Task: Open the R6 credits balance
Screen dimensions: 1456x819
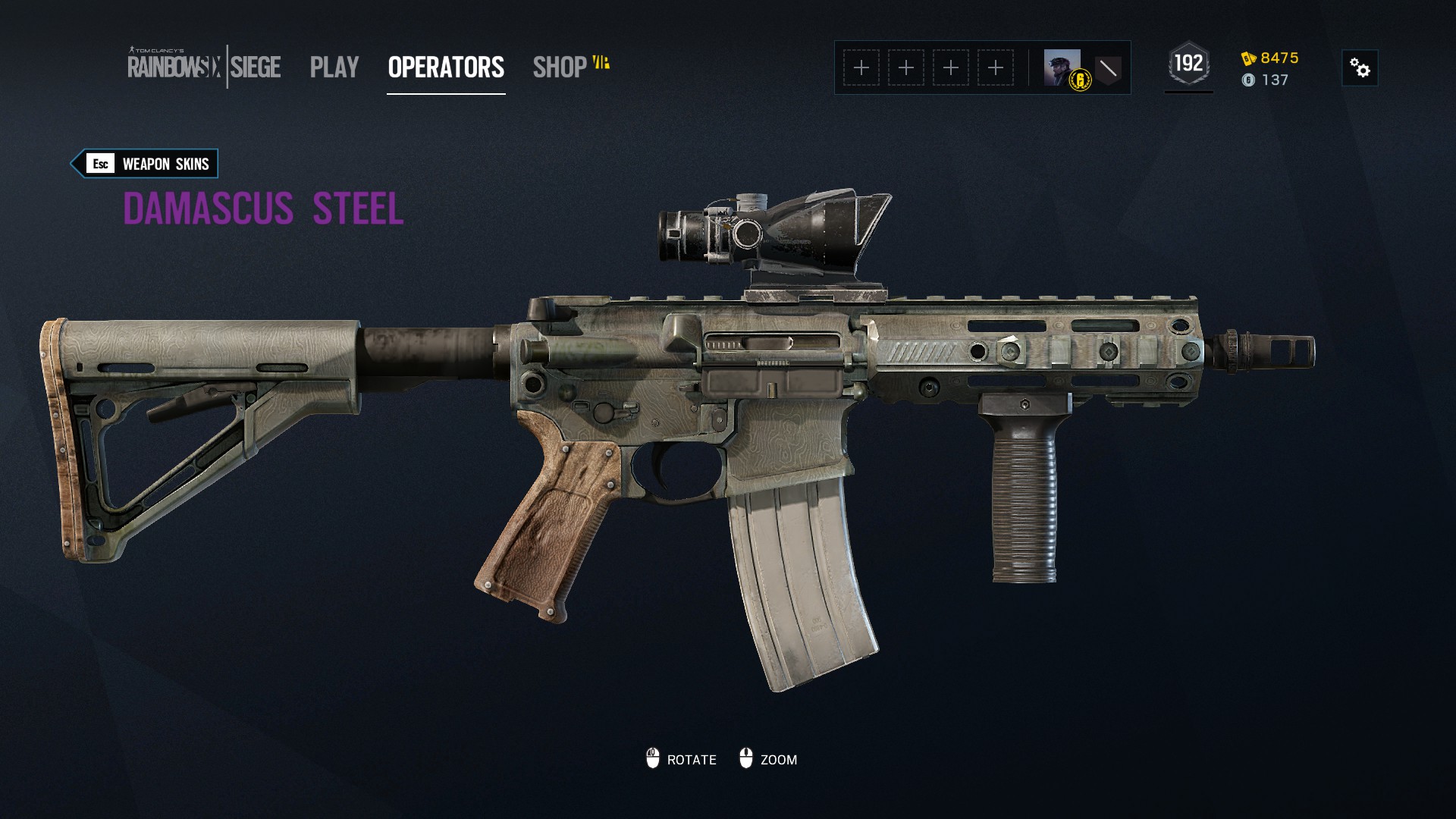Action: pyautogui.click(x=1266, y=80)
